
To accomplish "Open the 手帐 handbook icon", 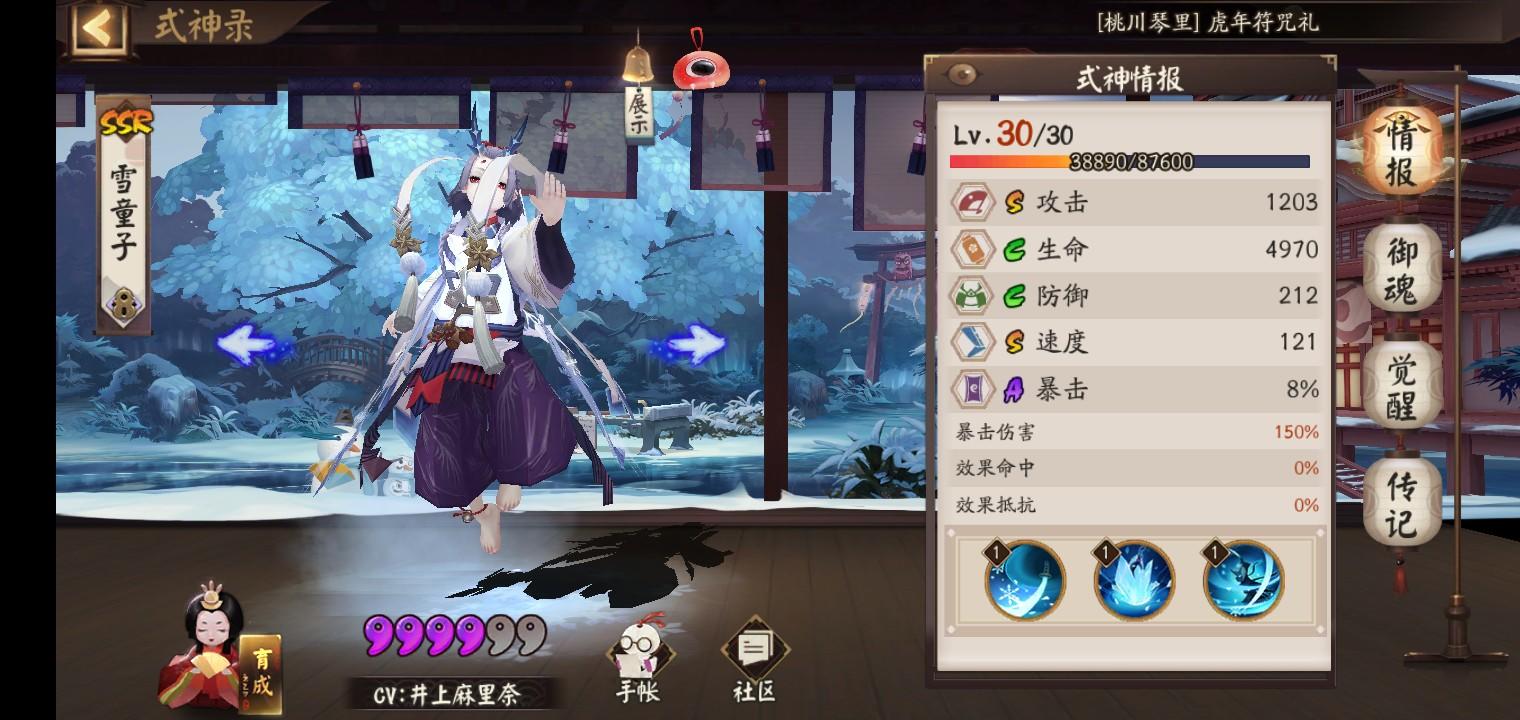I will 637,650.
